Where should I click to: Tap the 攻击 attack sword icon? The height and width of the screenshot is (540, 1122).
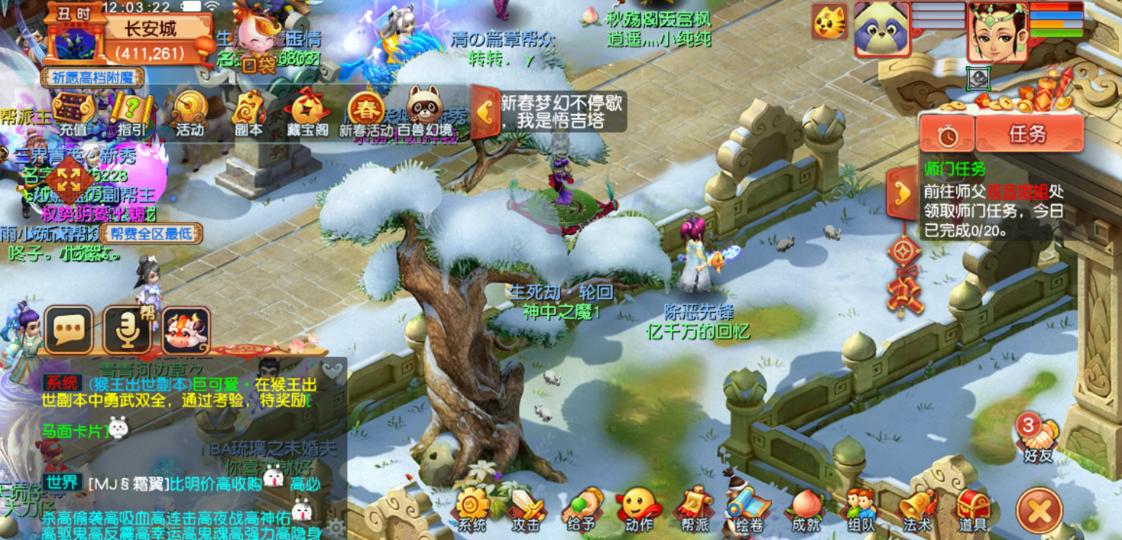(x=527, y=508)
